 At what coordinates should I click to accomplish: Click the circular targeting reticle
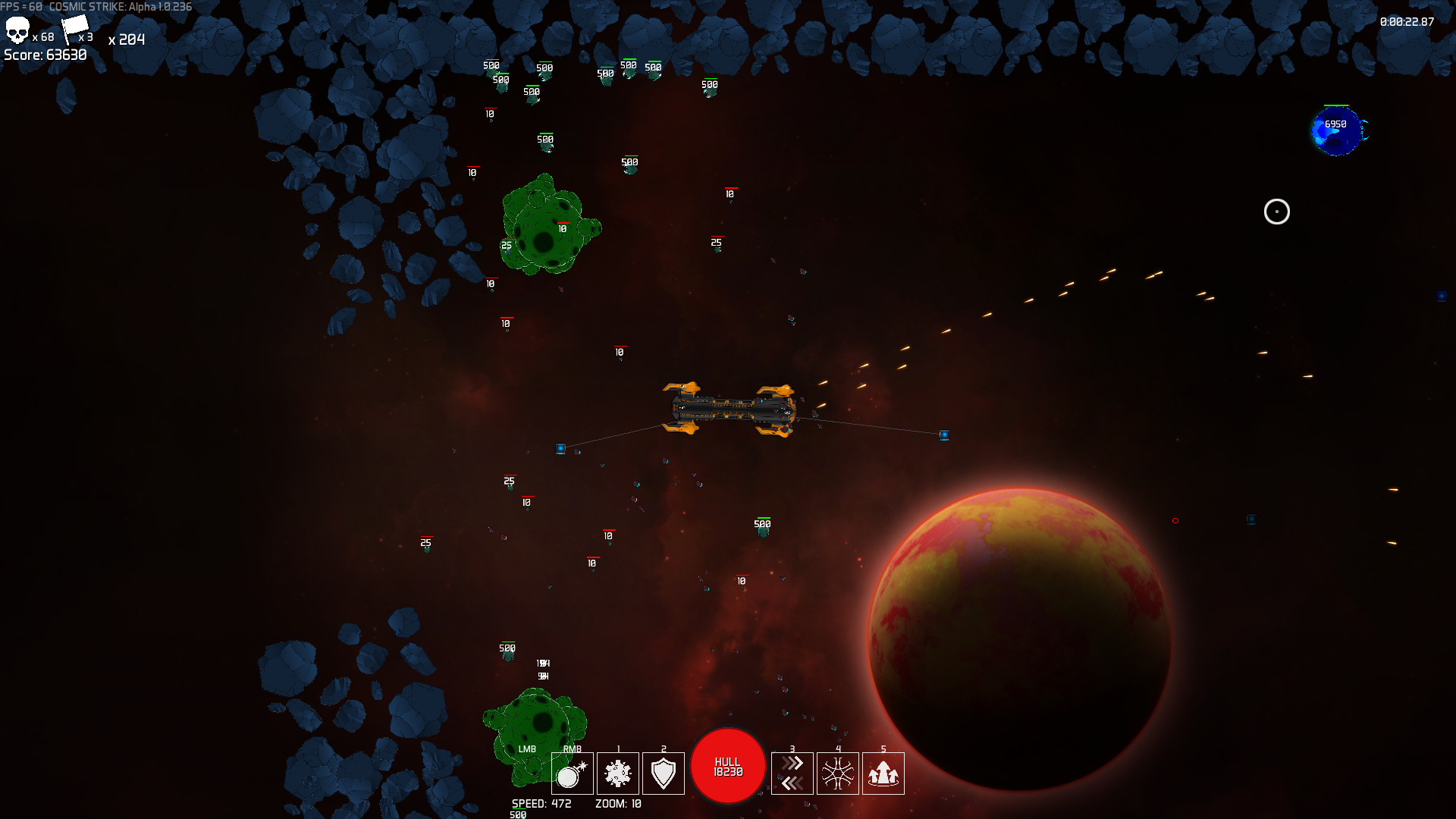click(x=1276, y=212)
